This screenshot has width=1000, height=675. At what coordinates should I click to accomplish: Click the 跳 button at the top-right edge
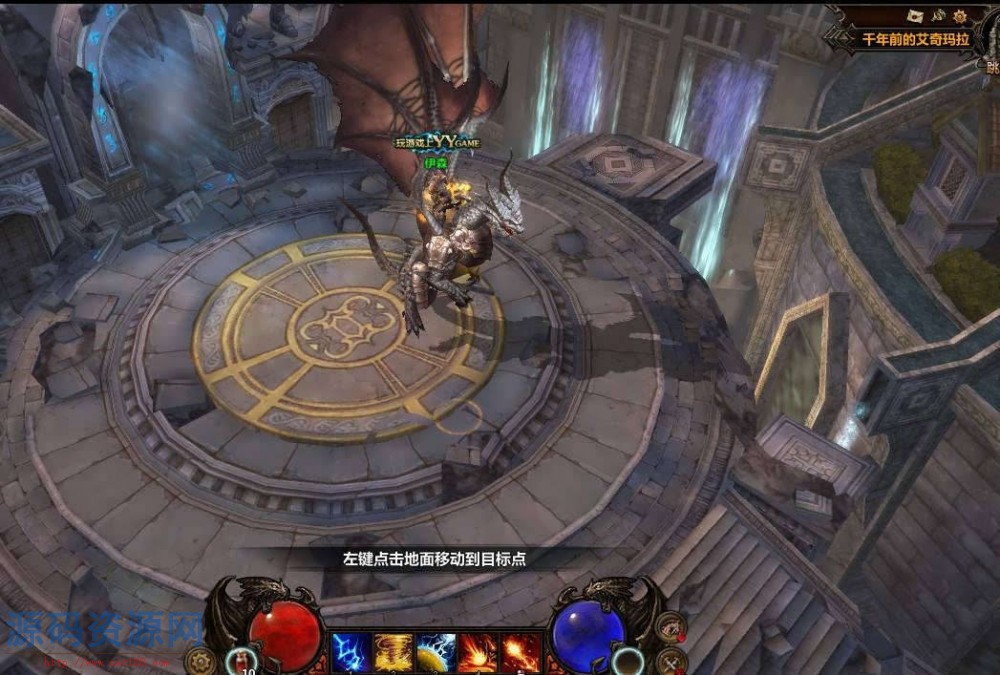pyautogui.click(x=991, y=68)
